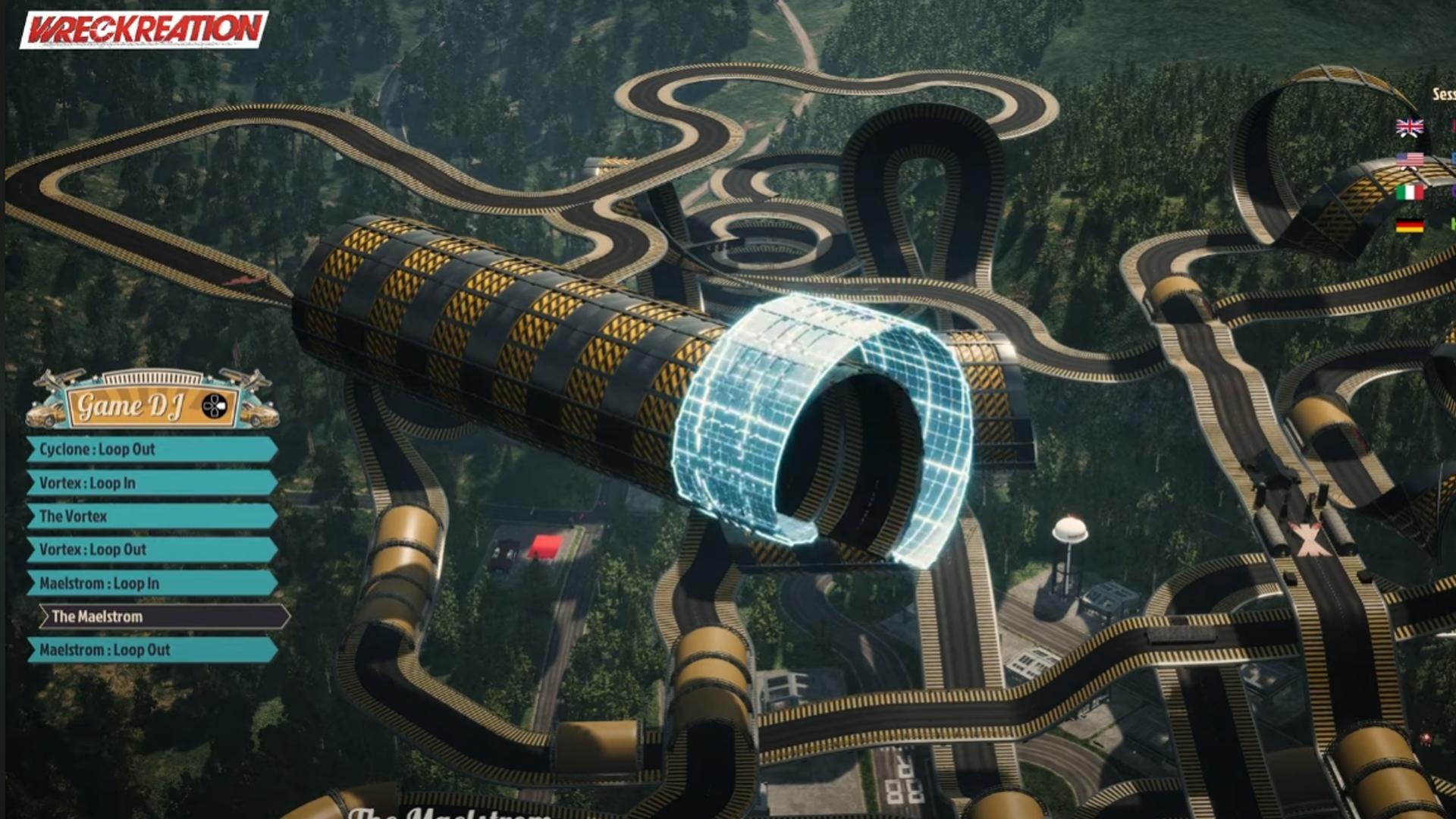The height and width of the screenshot is (819, 1456).
Task: Click the American flag session icon
Action: pos(1411,159)
